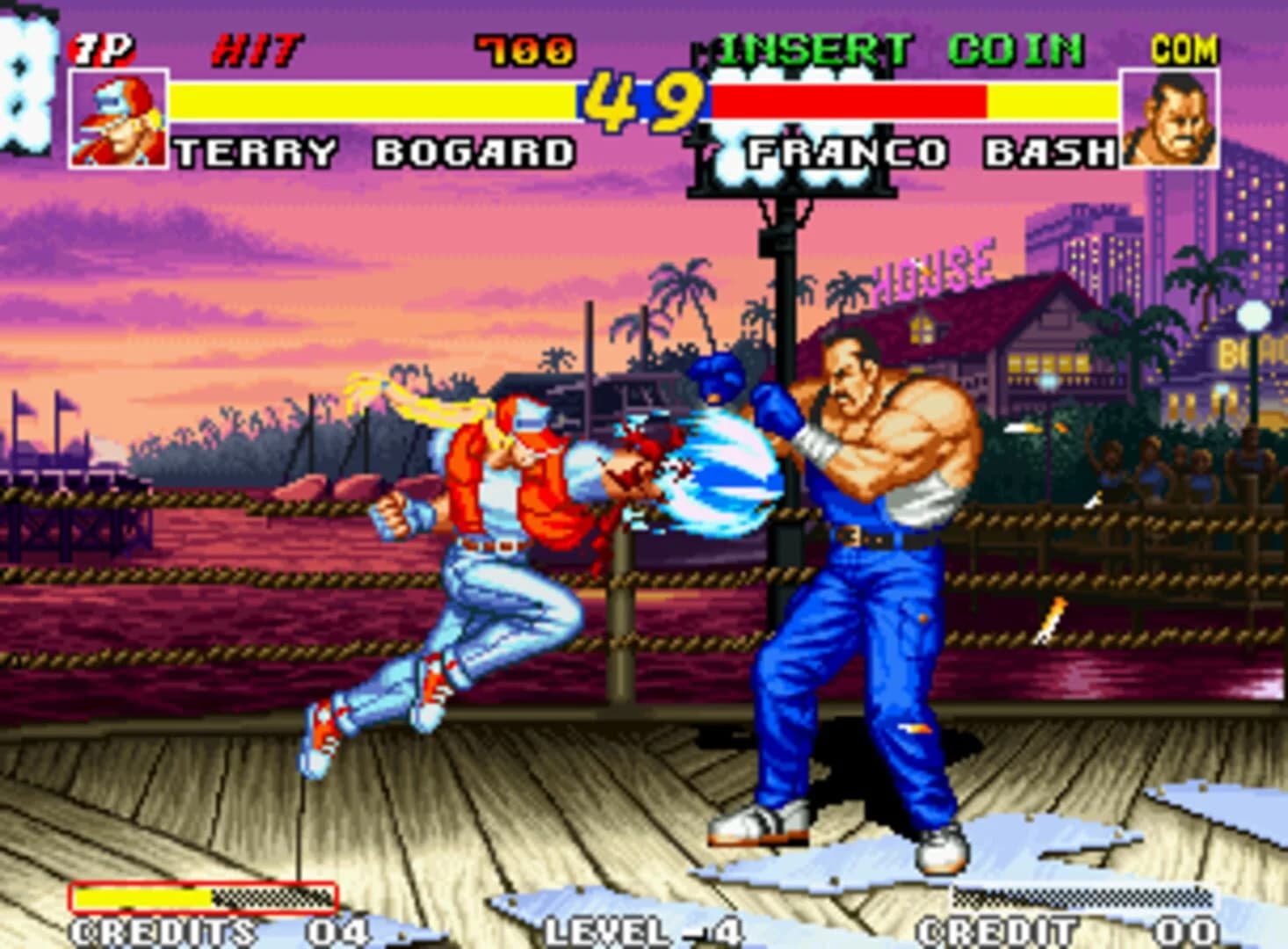Toggle Franco Bash's red health bar
The image size is (1288, 949).
click(x=848, y=99)
